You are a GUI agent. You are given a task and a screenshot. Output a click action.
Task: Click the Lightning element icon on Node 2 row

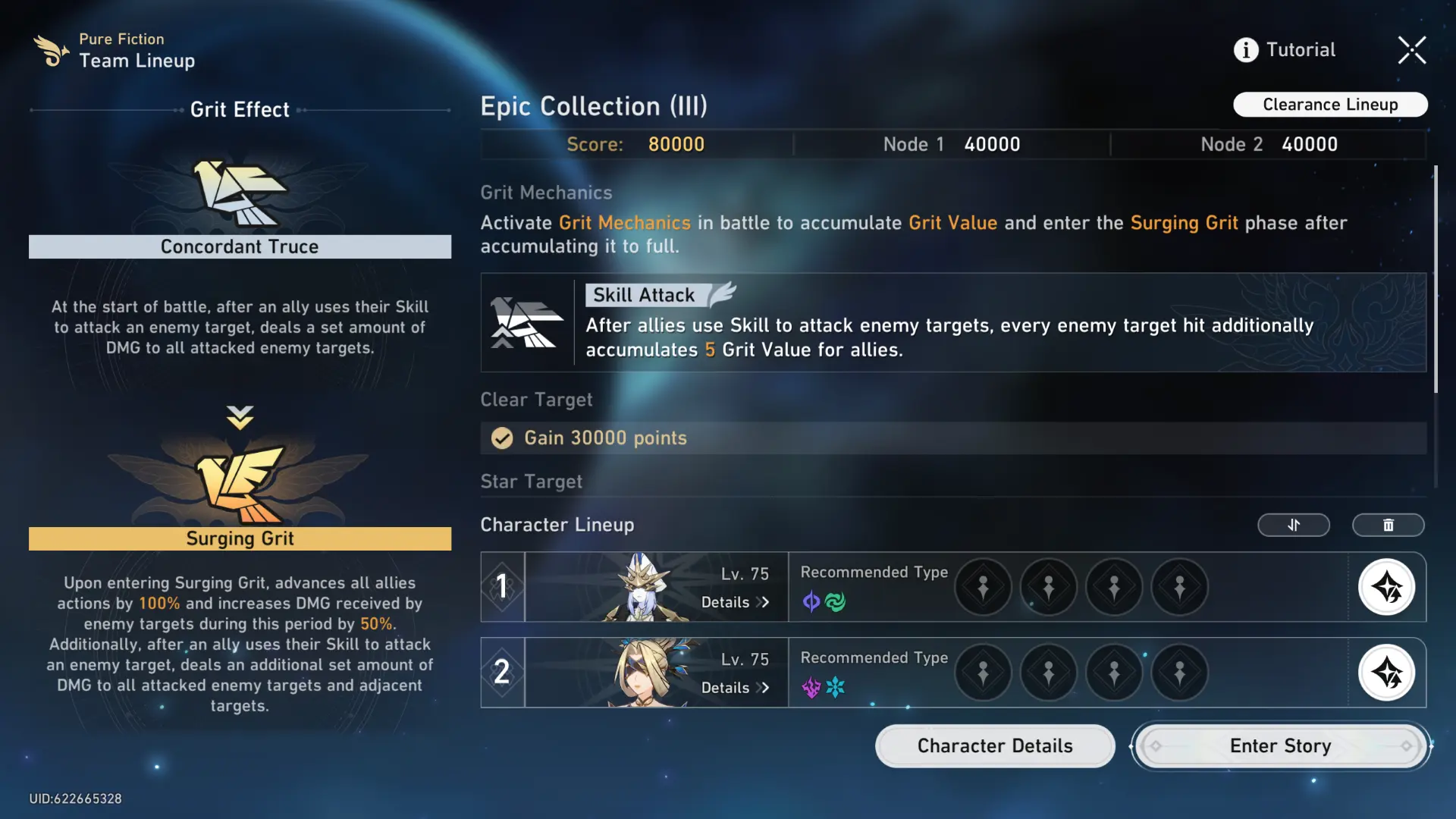(x=810, y=688)
